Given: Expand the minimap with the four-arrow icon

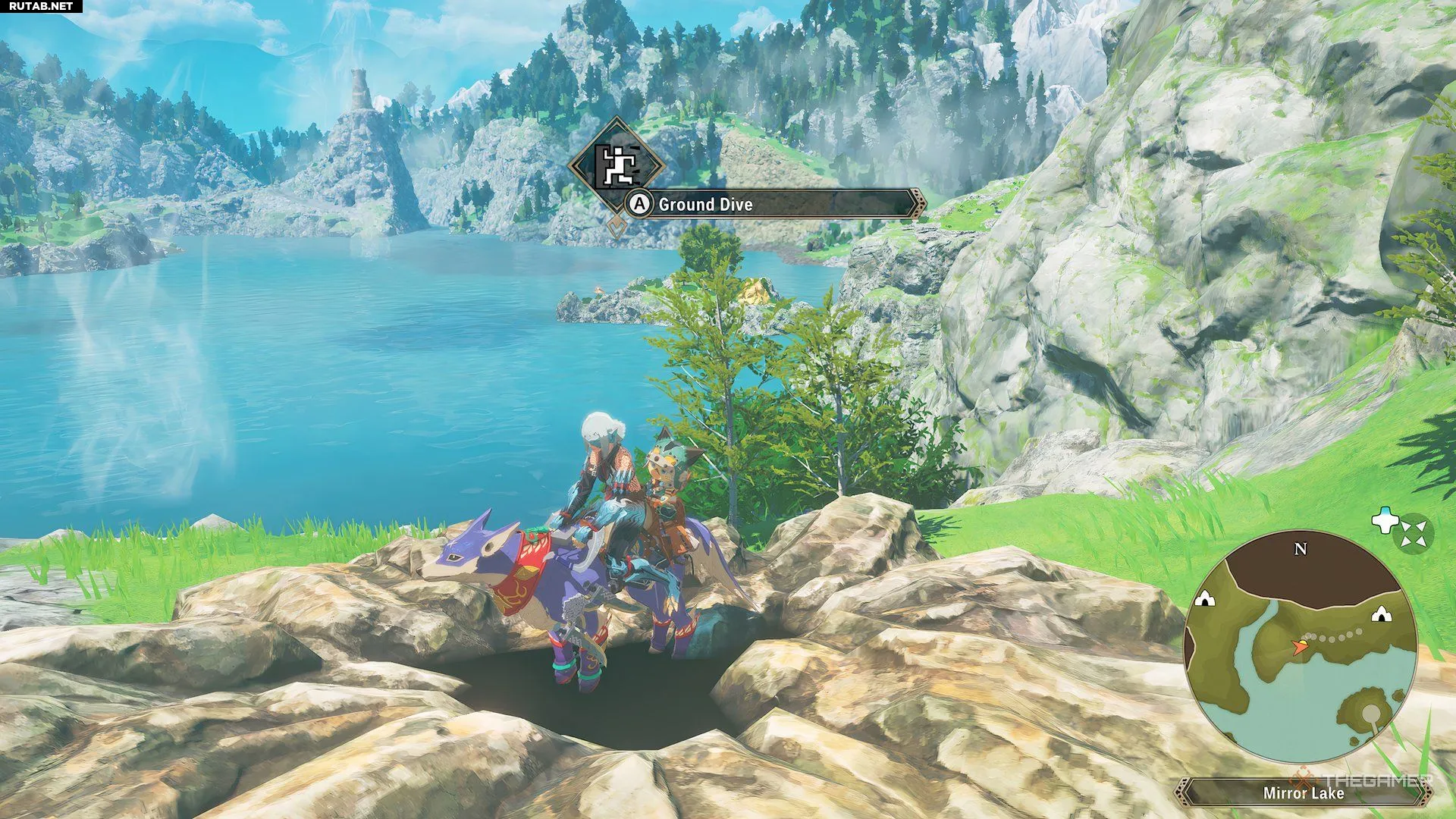Looking at the screenshot, I should pyautogui.click(x=1414, y=532).
